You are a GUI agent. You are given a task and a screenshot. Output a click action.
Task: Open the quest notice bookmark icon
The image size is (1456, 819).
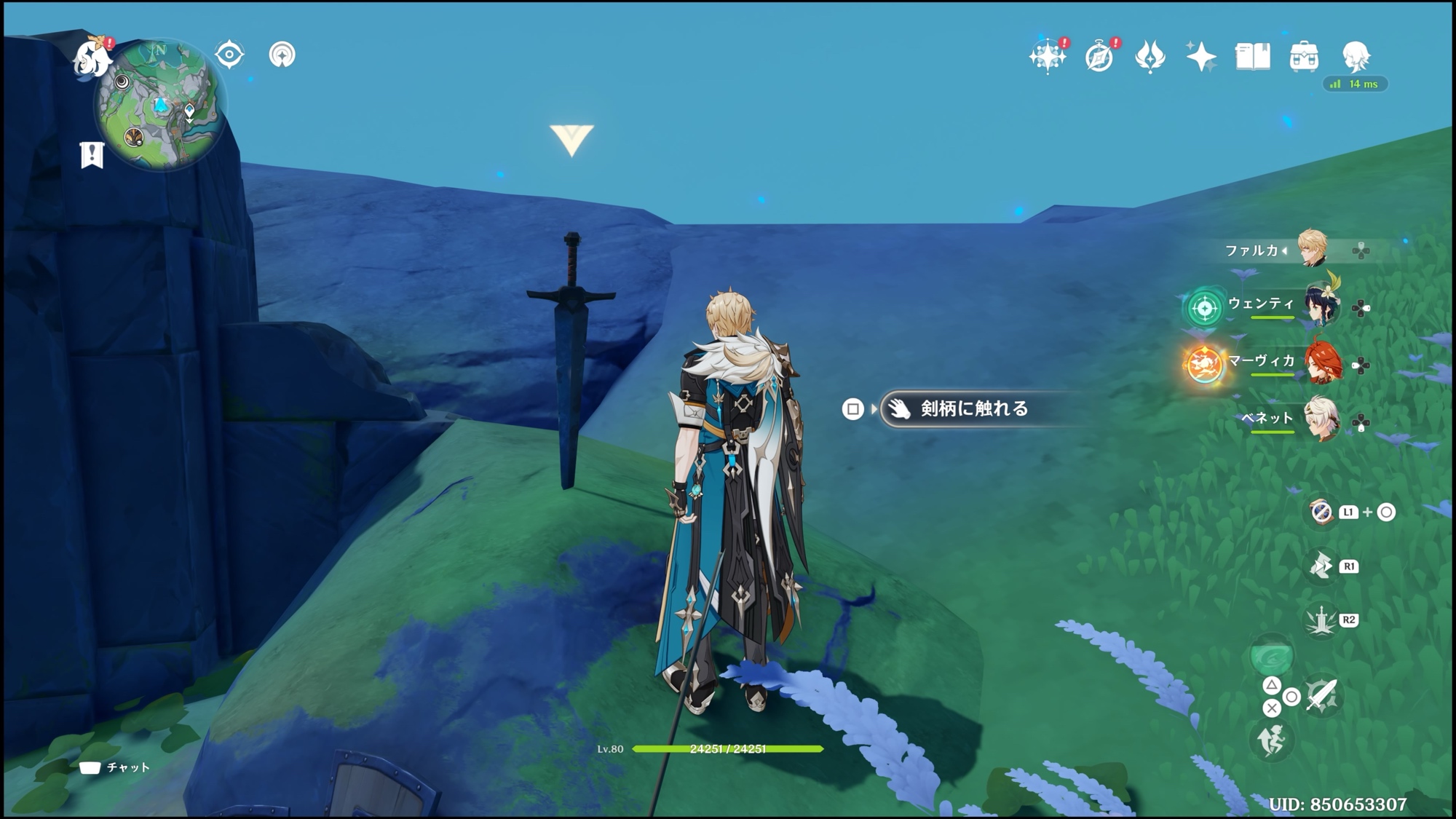point(92,154)
